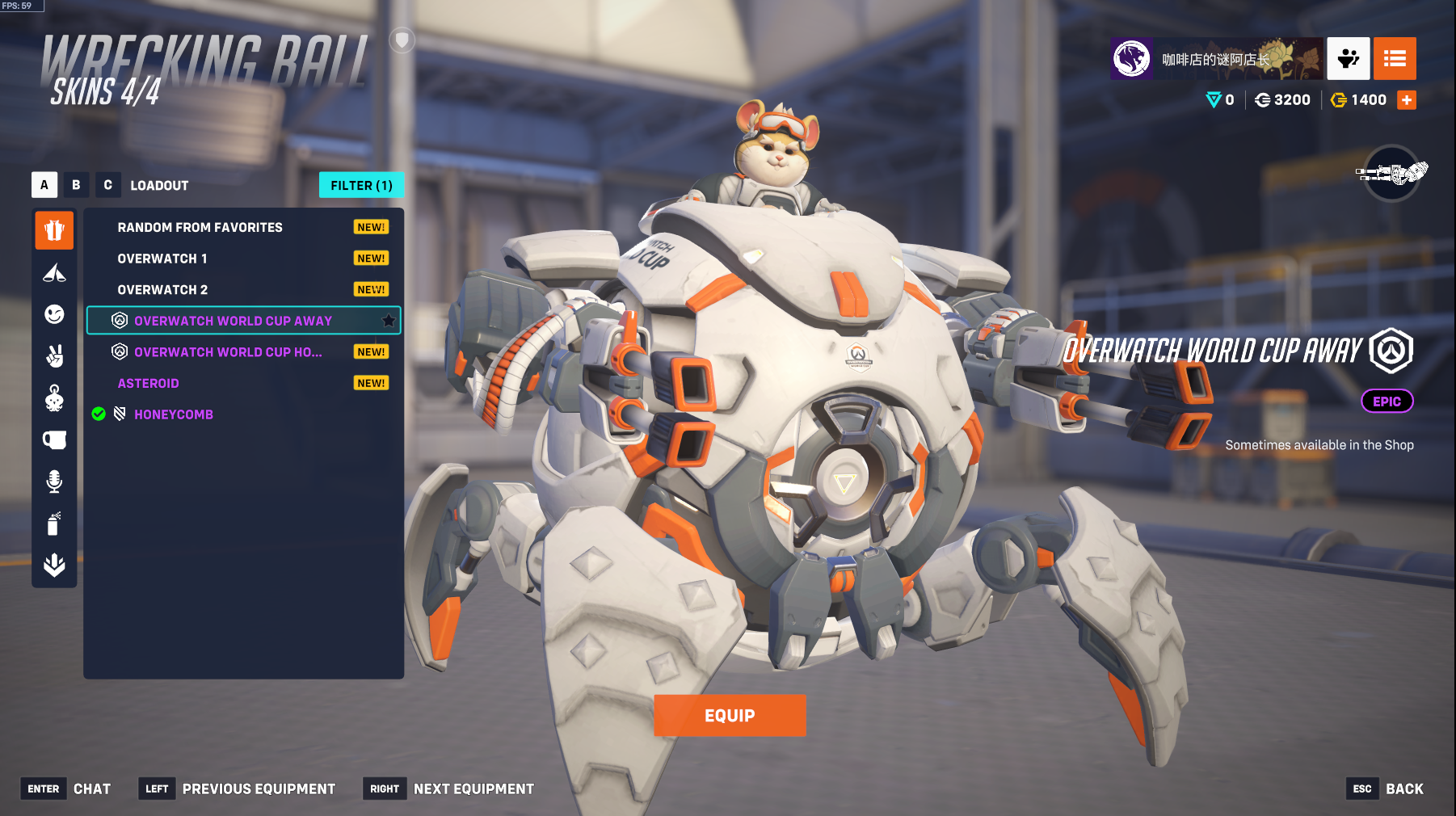Select Random From Favorites entry
1456x816 pixels.
(200, 228)
